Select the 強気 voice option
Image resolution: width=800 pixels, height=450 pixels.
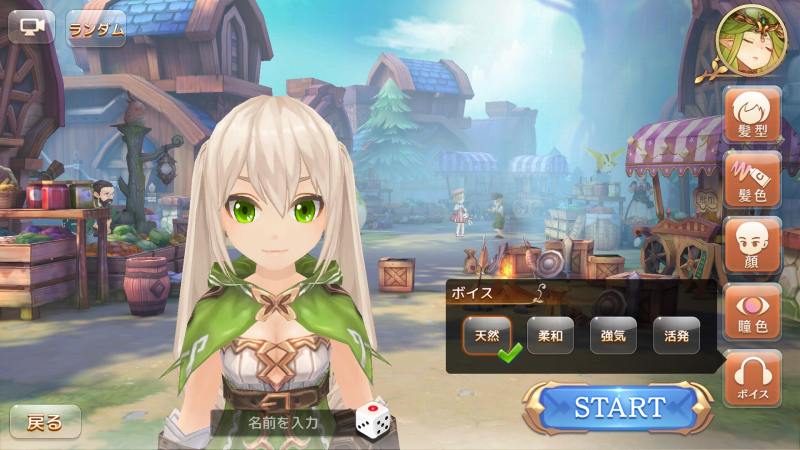click(x=613, y=336)
